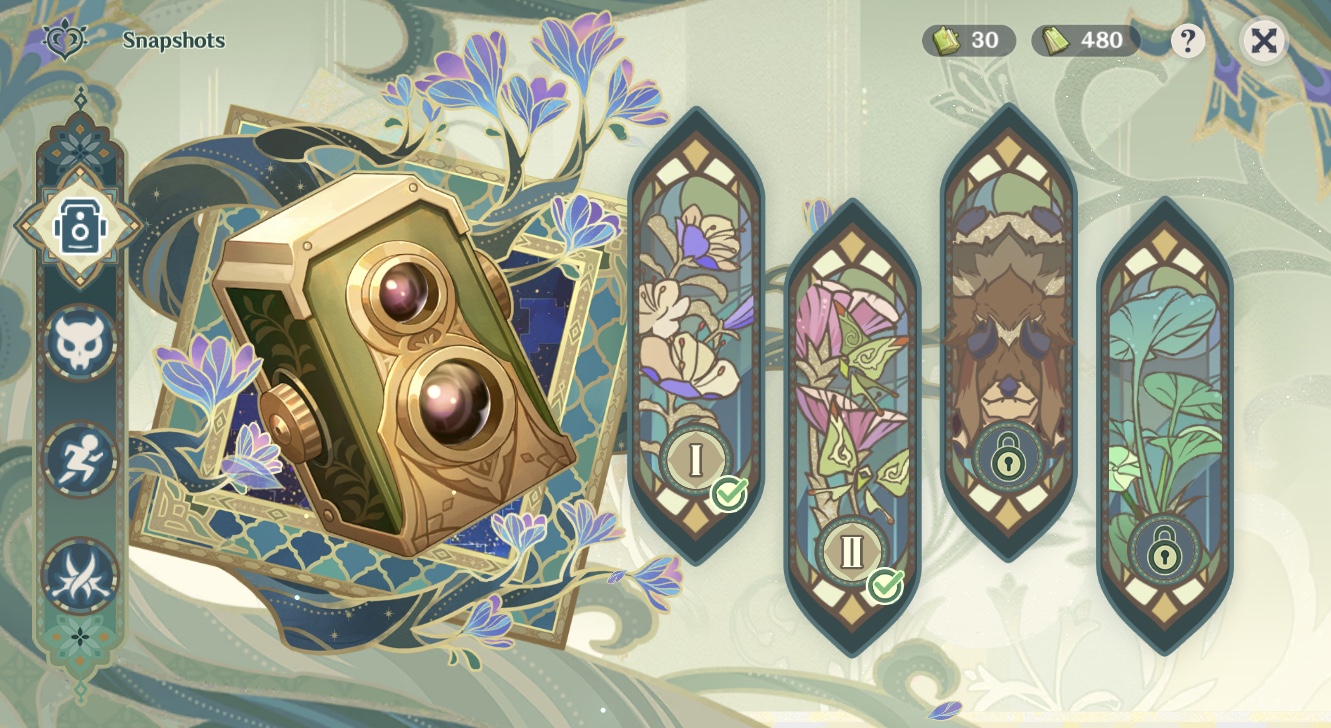Open the help question mark icon
The height and width of the screenshot is (728, 1331).
1189,41
